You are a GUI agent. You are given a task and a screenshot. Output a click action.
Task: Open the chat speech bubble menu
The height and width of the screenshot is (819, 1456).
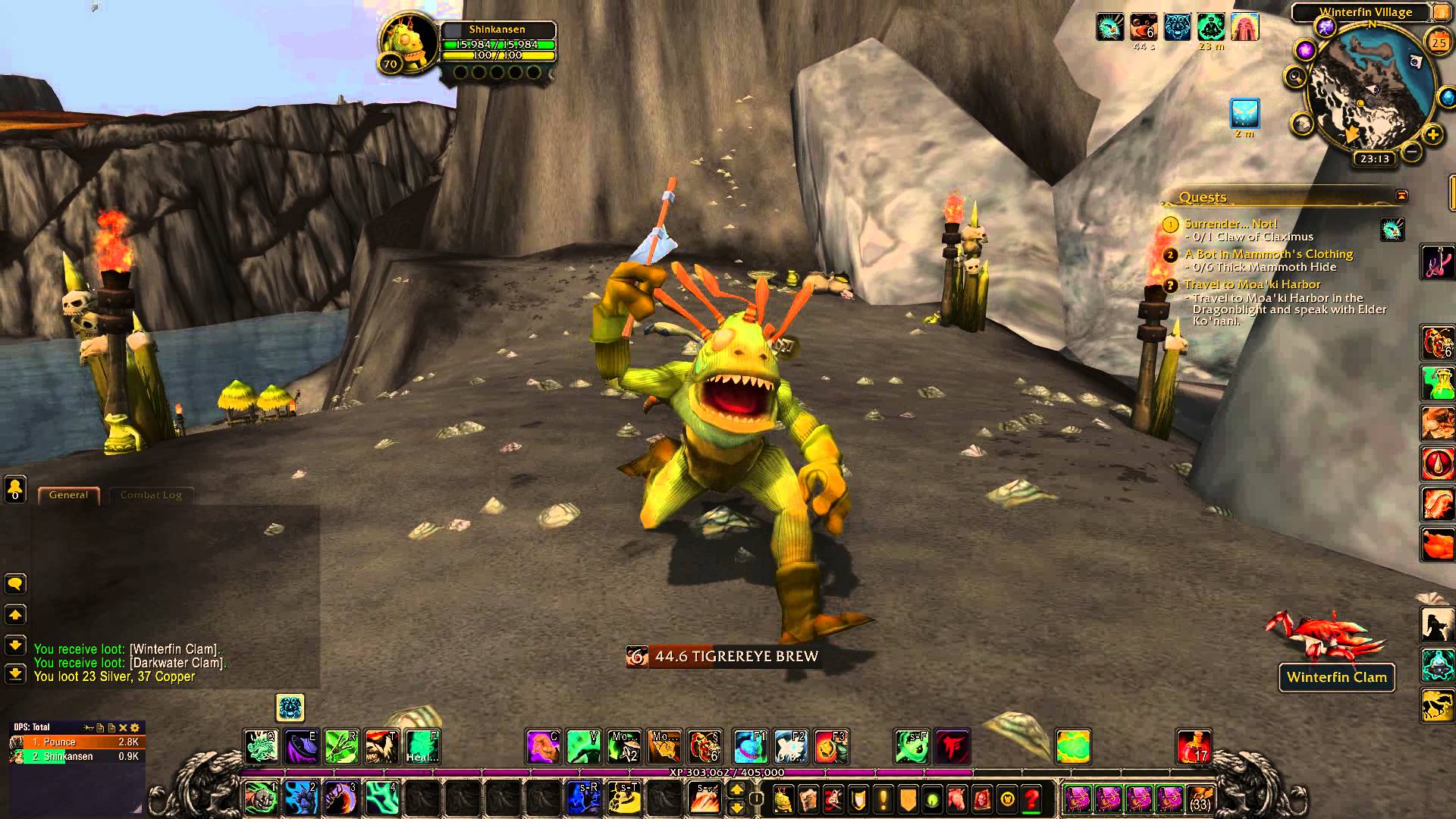click(x=15, y=584)
